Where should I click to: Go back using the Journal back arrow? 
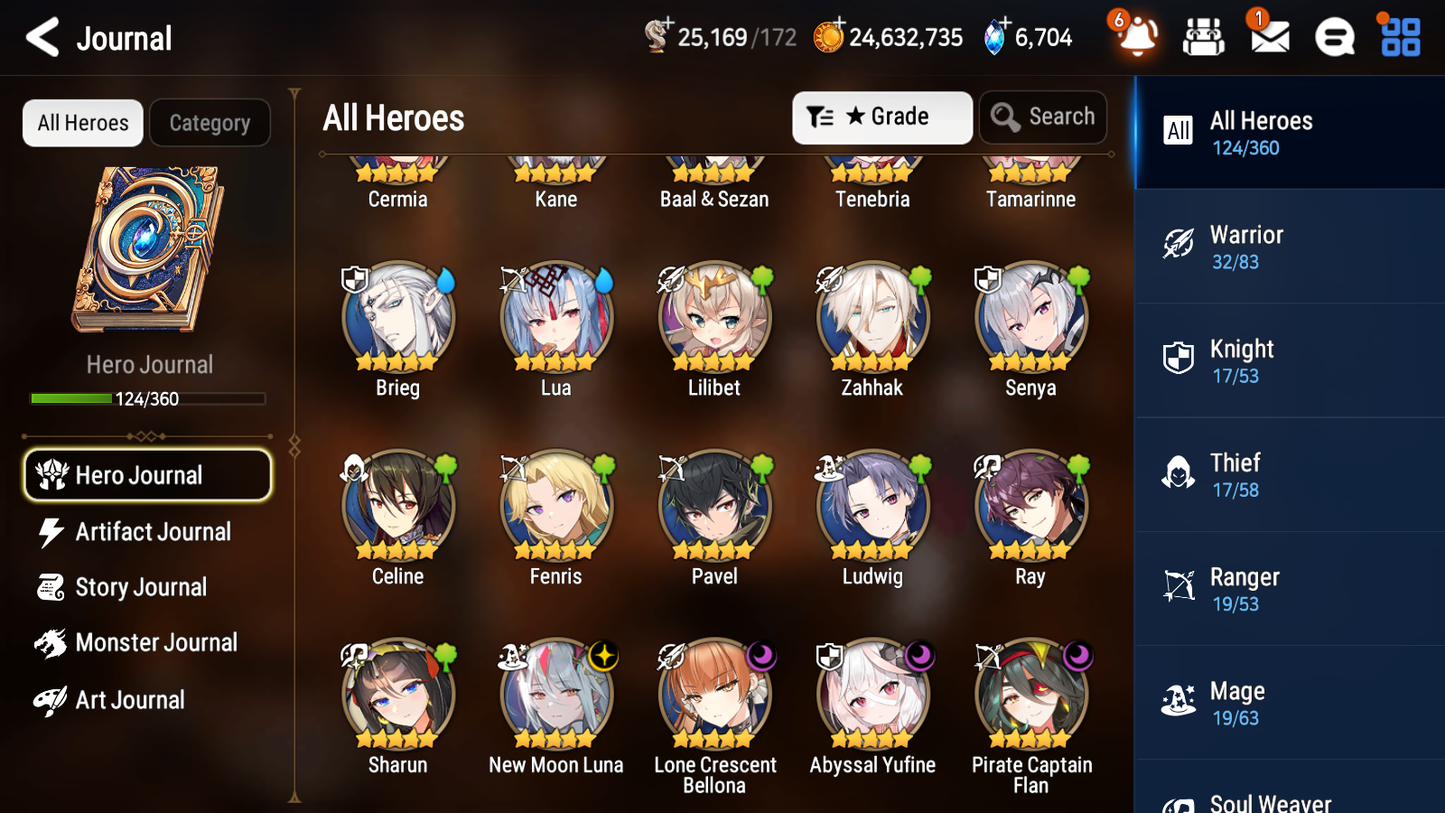click(x=42, y=36)
